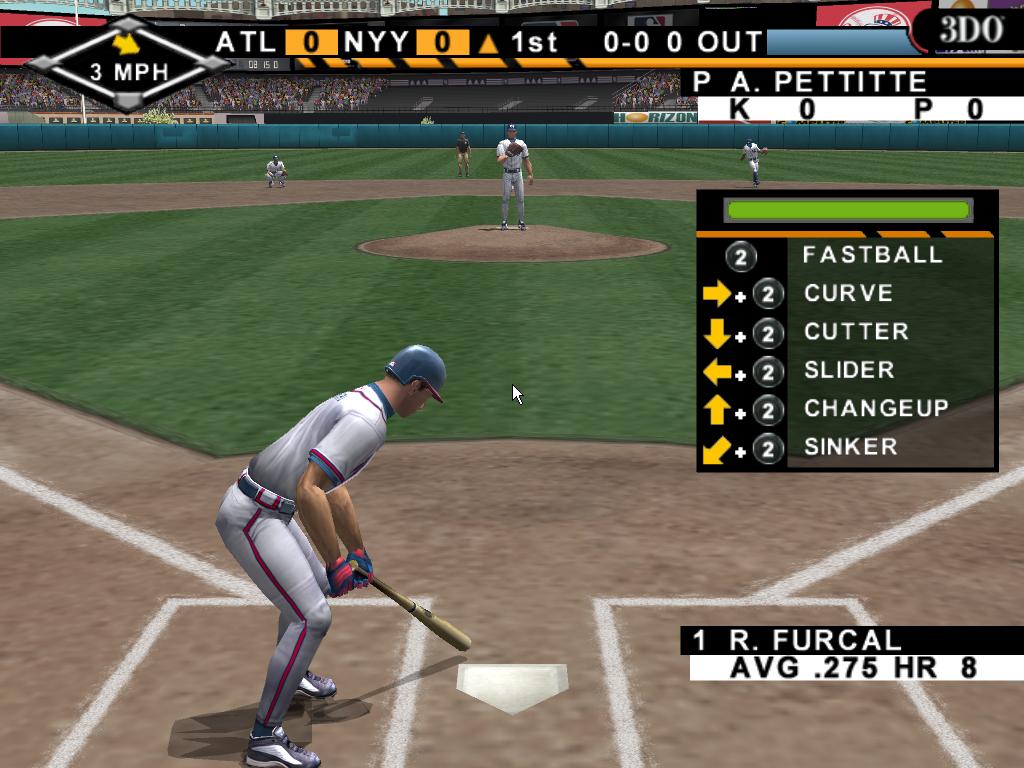The width and height of the screenshot is (1024, 768).
Task: Select the Fastball pitch
Action: [871, 255]
